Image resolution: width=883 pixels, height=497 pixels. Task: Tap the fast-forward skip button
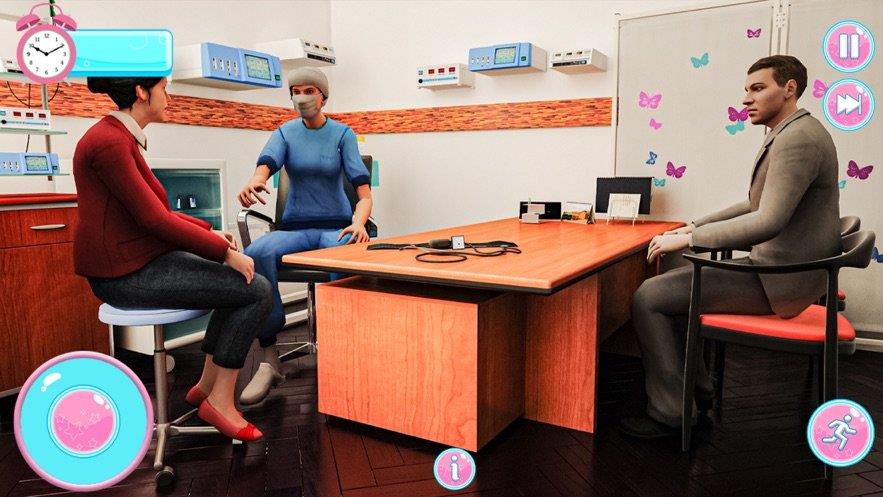(x=848, y=105)
